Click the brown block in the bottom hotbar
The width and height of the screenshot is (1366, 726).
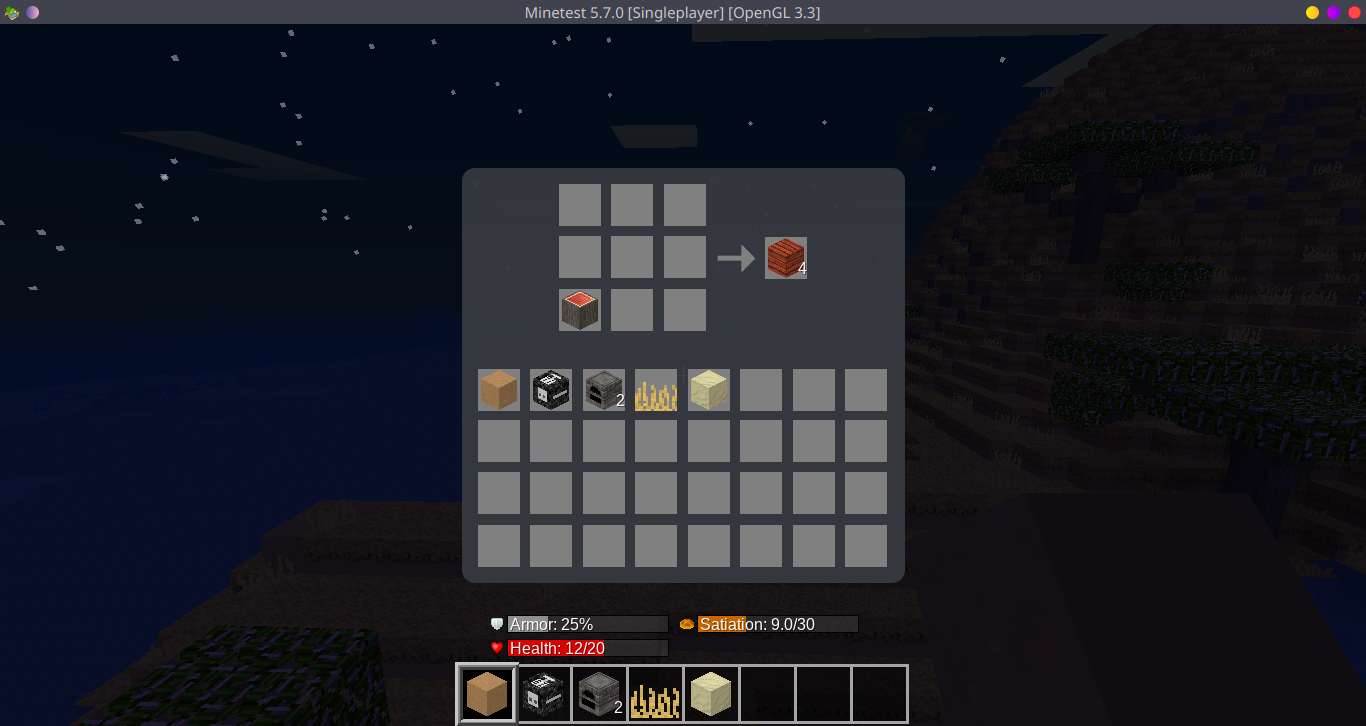click(x=487, y=694)
